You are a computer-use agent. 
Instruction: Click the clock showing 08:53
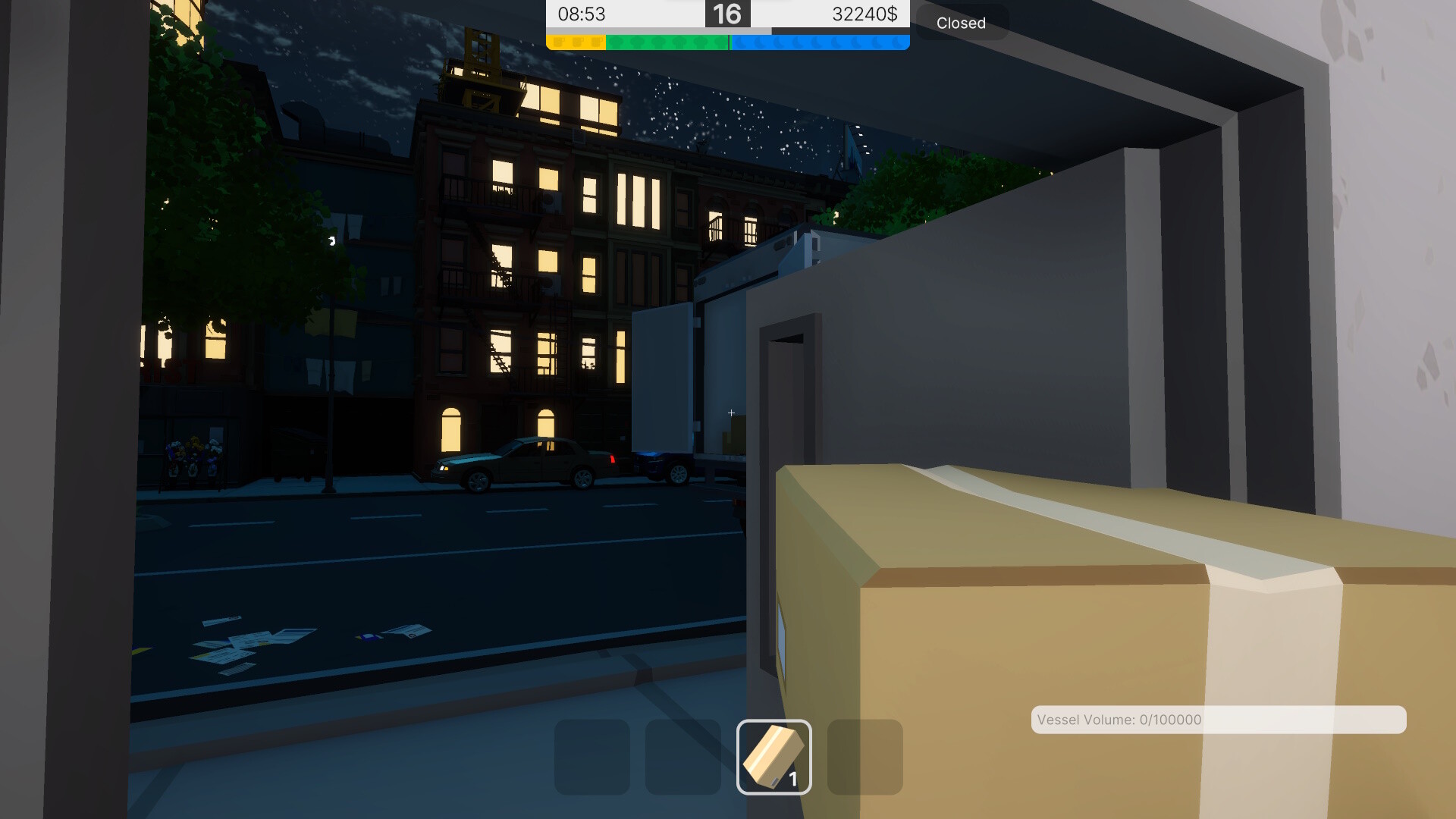click(x=581, y=14)
